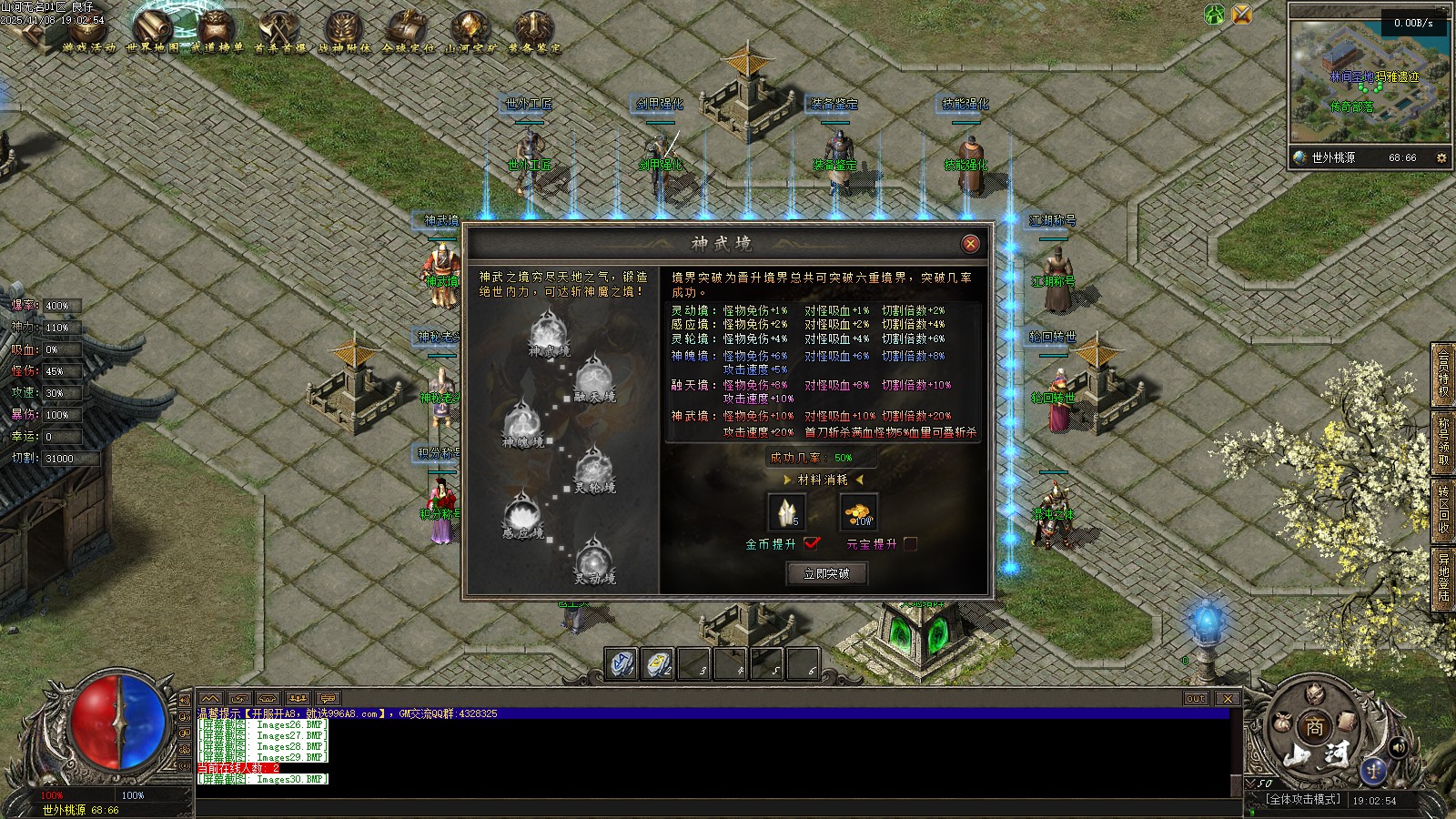Open the 异地登陆 side tab
Image resolution: width=1456 pixels, height=819 pixels.
pos(1443,577)
